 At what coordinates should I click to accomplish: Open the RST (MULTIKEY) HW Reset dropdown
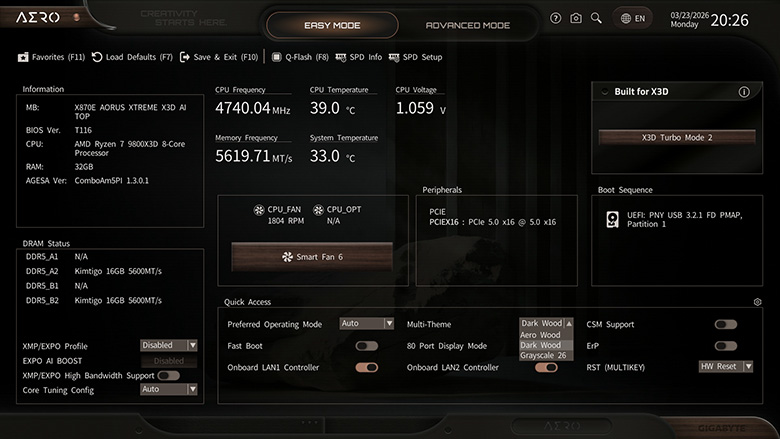coord(726,367)
